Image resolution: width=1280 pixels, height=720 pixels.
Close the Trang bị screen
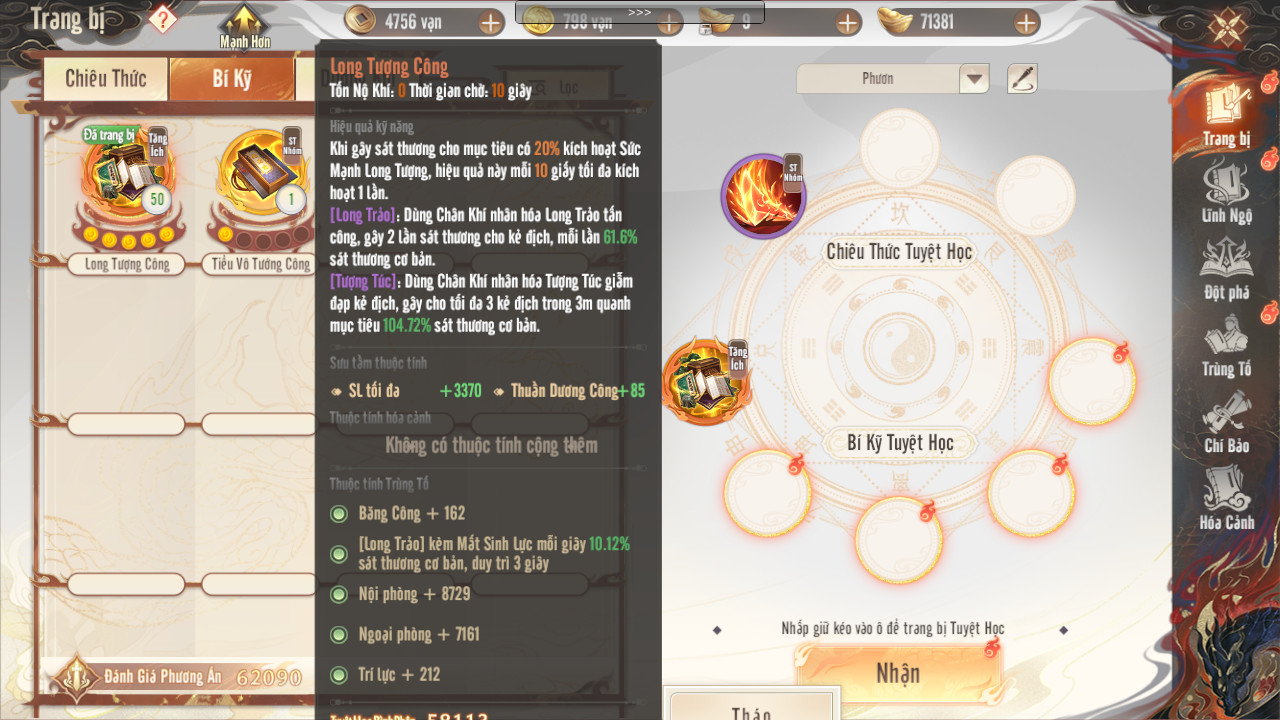(x=1227, y=26)
